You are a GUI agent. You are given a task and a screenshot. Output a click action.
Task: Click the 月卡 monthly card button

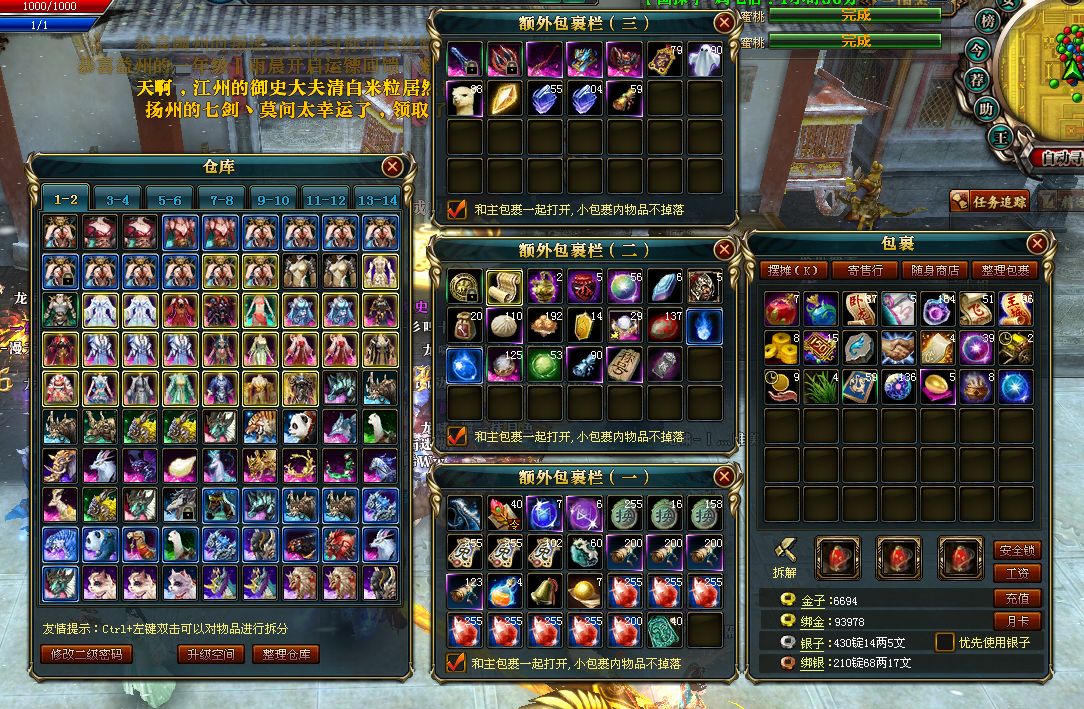1017,621
